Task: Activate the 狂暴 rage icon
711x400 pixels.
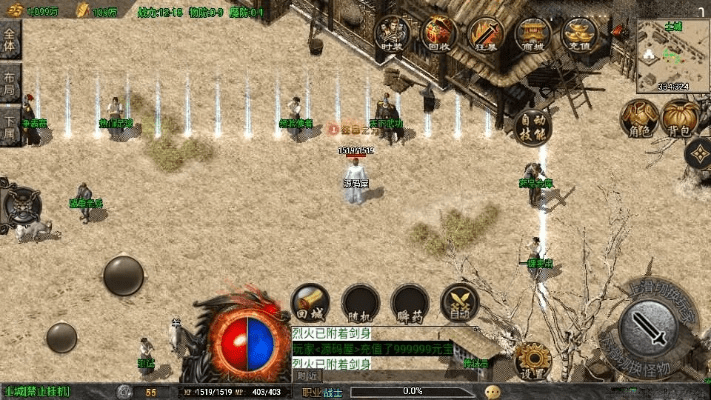Action: coord(487,33)
